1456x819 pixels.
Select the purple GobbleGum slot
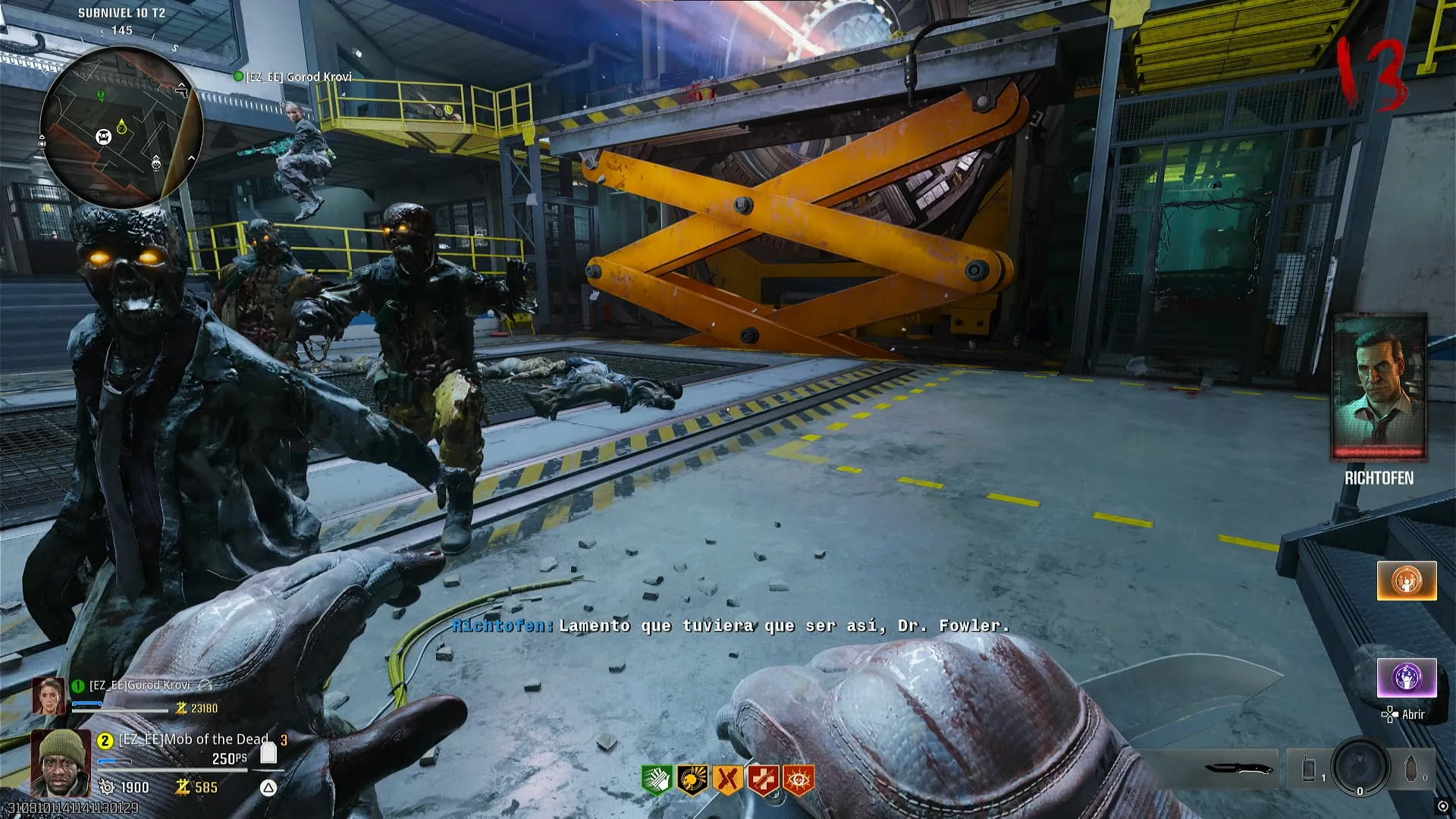1407,677
